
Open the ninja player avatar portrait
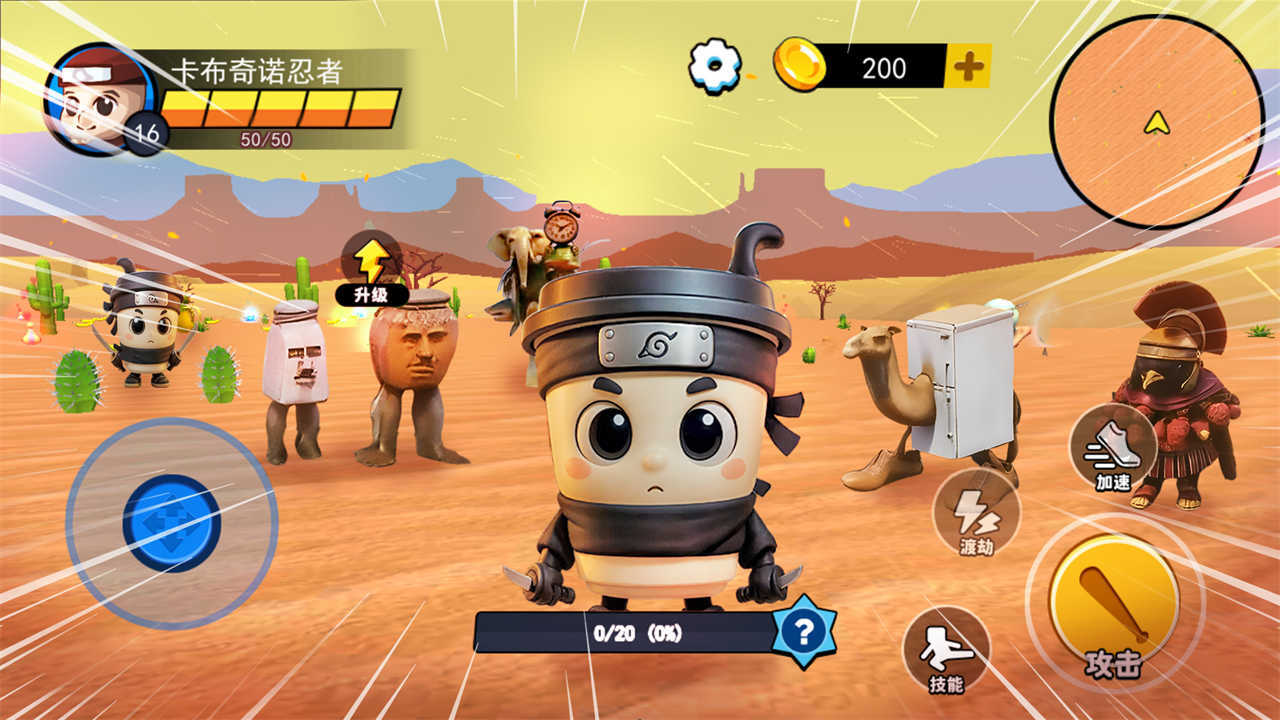click(100, 98)
